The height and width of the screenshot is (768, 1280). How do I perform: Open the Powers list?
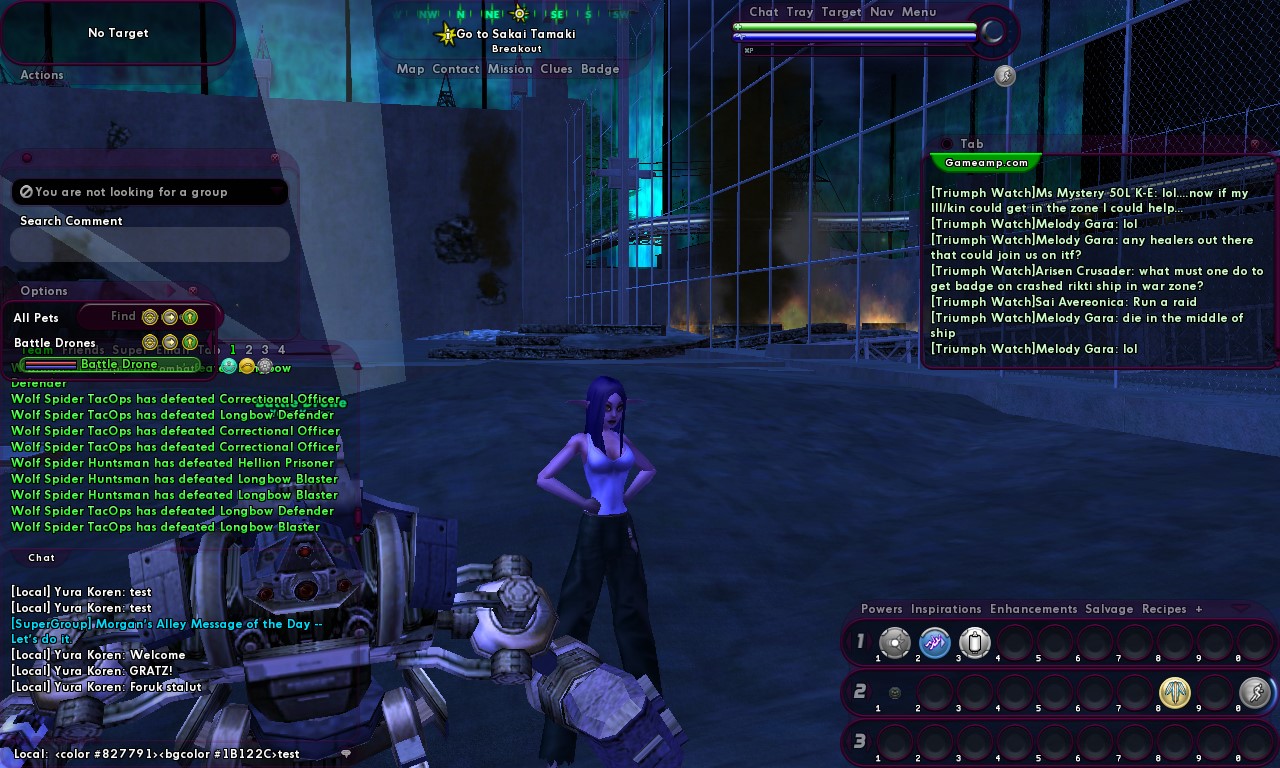[x=881, y=609]
